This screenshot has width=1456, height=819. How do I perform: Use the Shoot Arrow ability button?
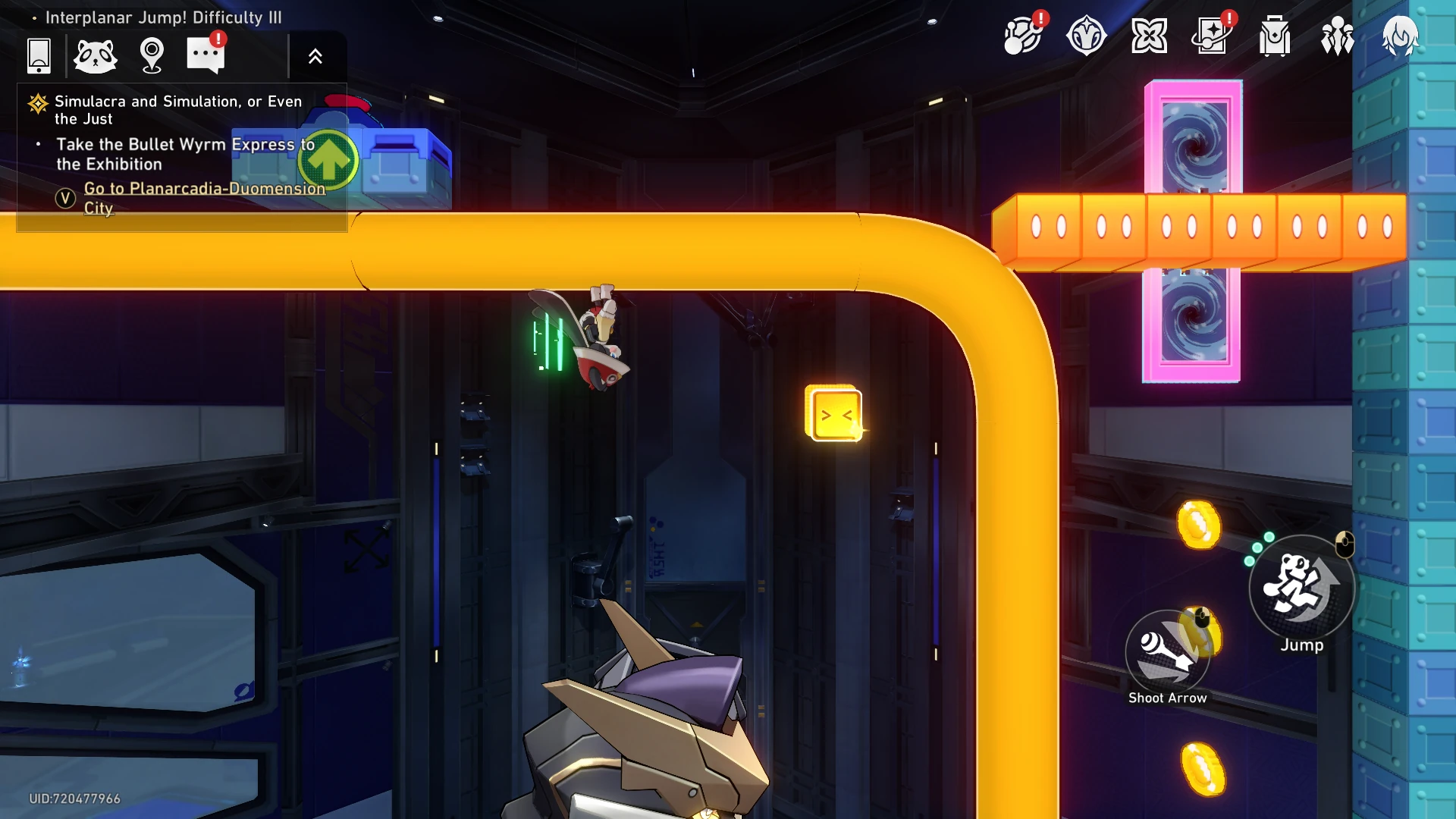point(1167,652)
